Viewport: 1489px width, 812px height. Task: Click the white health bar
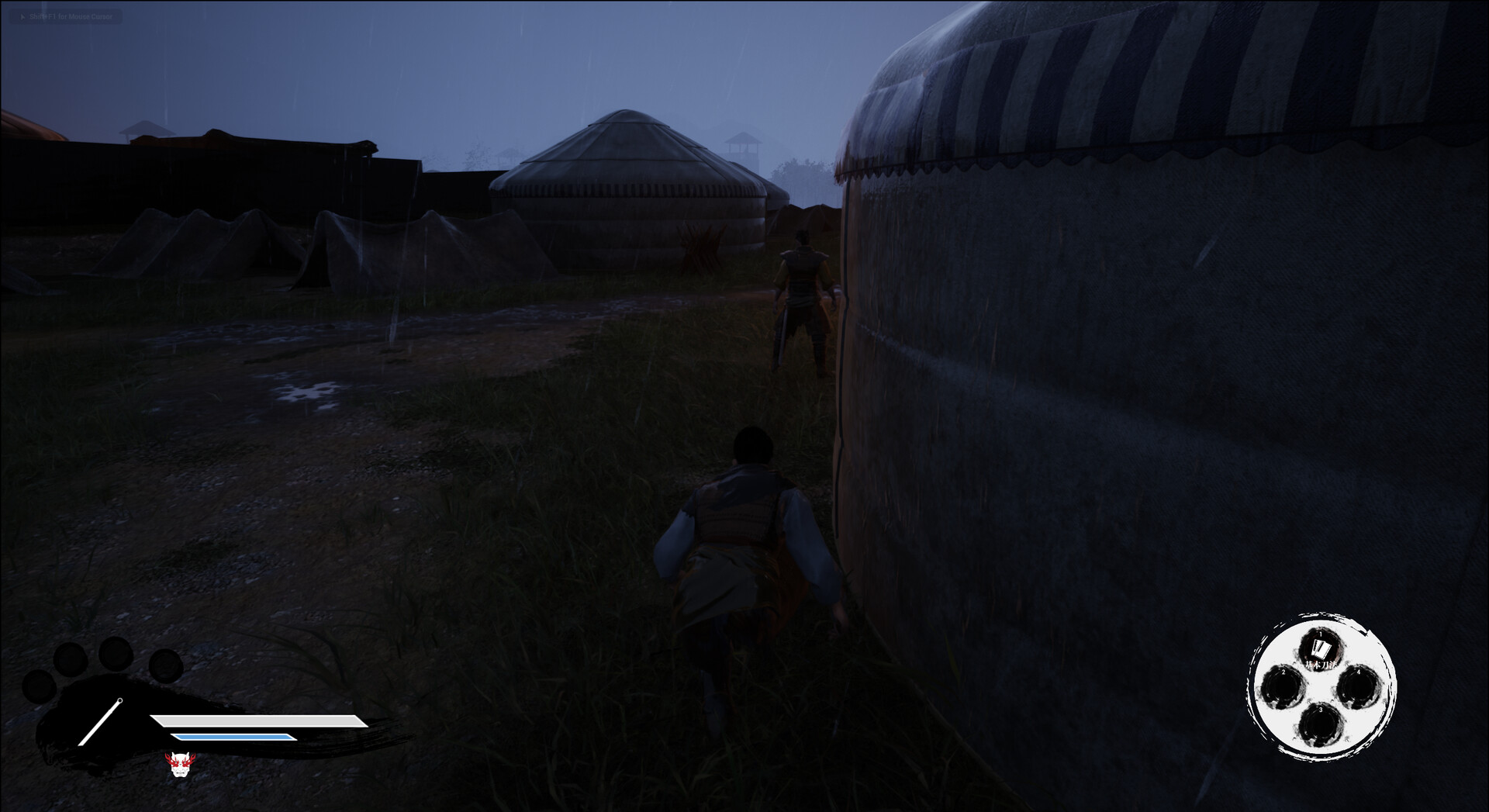click(x=256, y=720)
